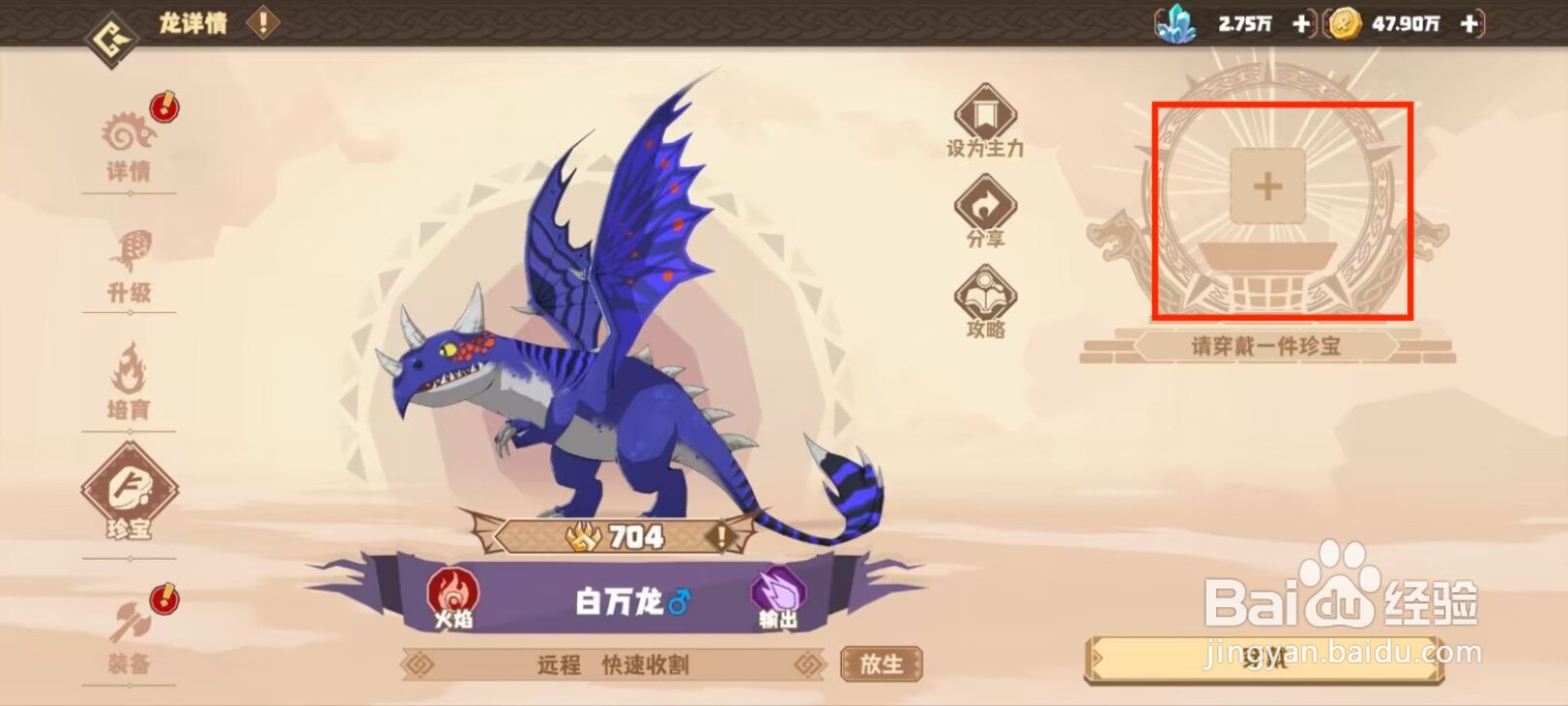Click the plus to buy gold
This screenshot has width=1568, height=706.
pos(1467,25)
